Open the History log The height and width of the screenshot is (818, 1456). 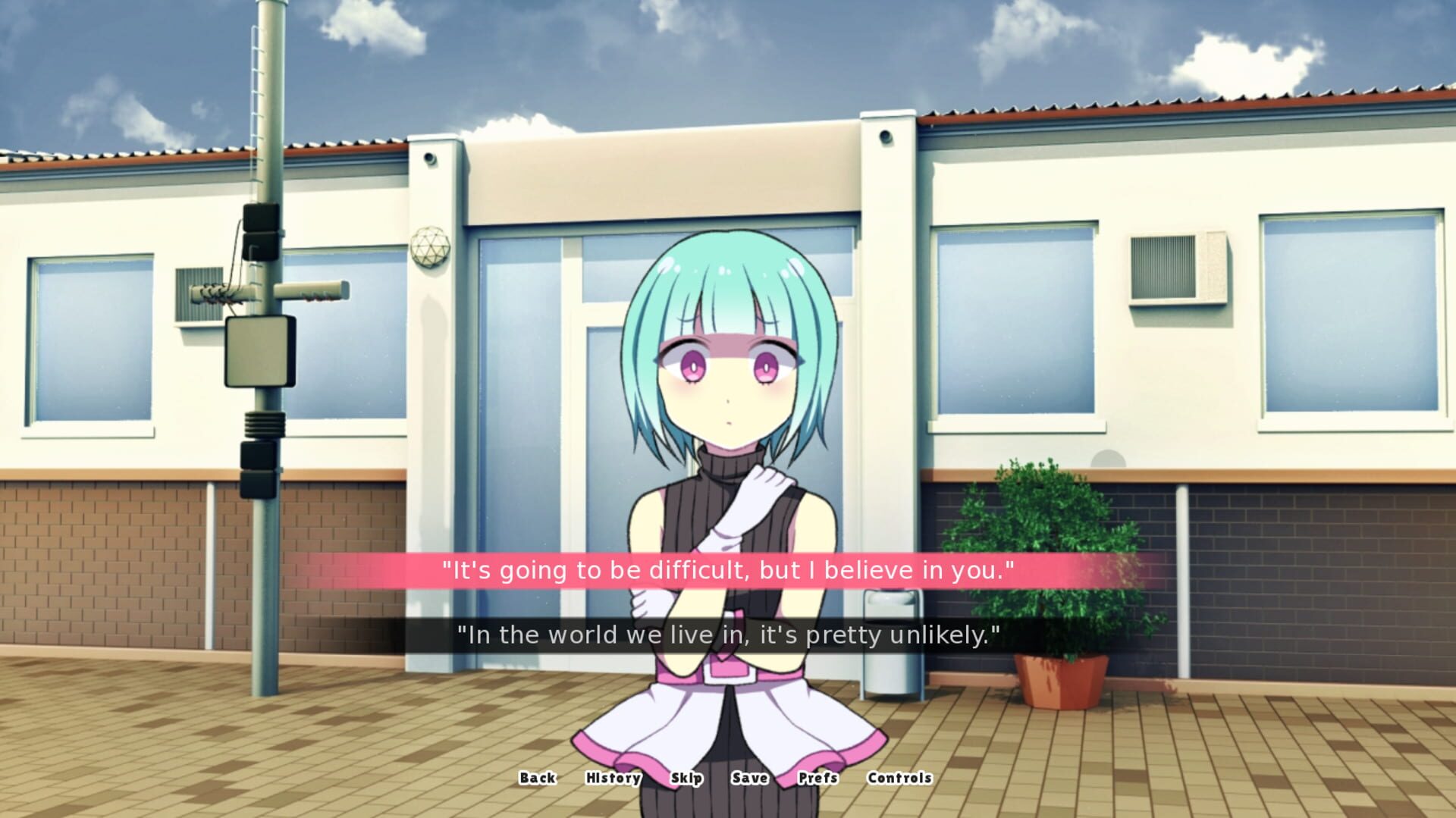pos(612,779)
